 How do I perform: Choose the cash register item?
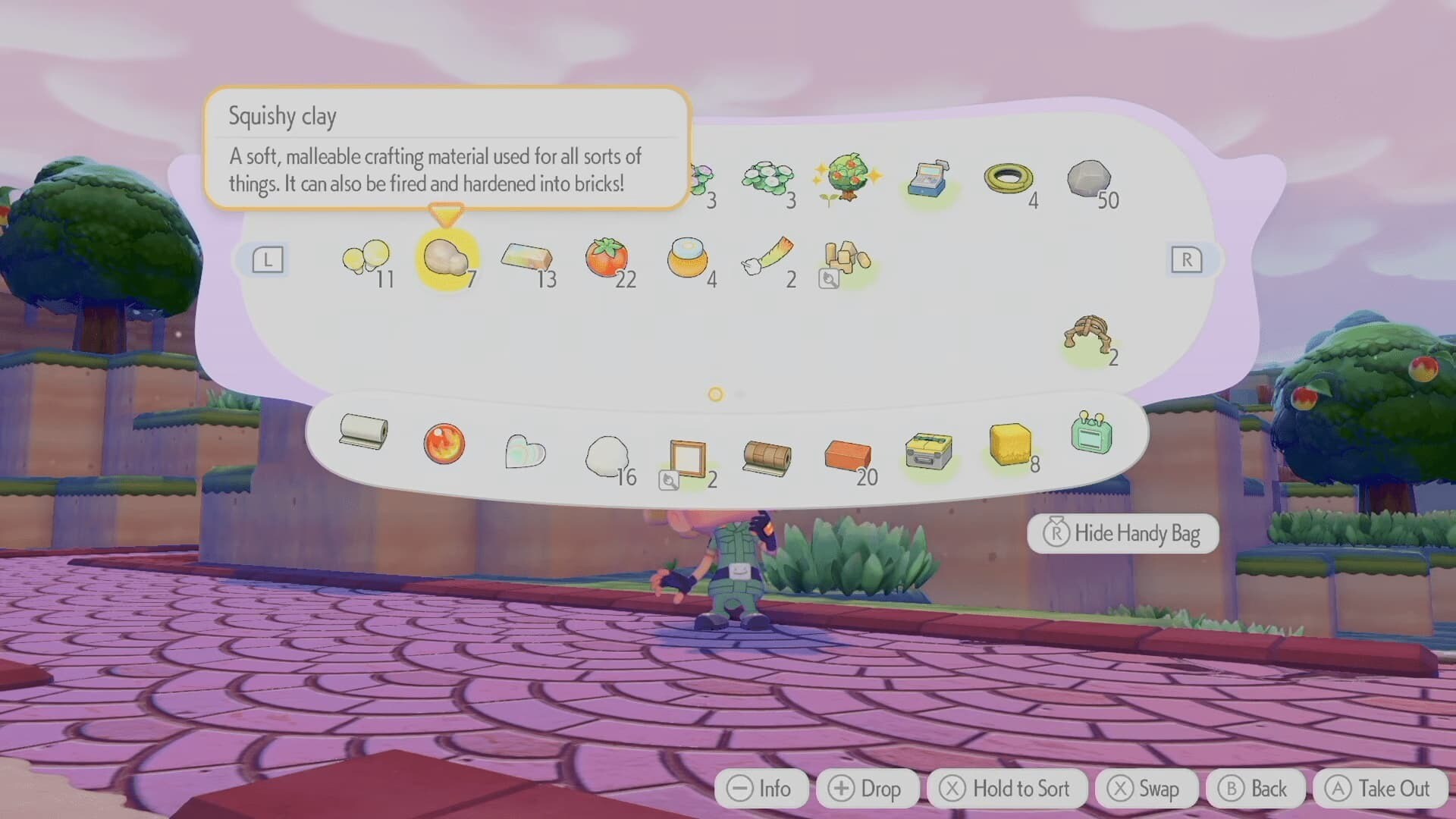(929, 179)
